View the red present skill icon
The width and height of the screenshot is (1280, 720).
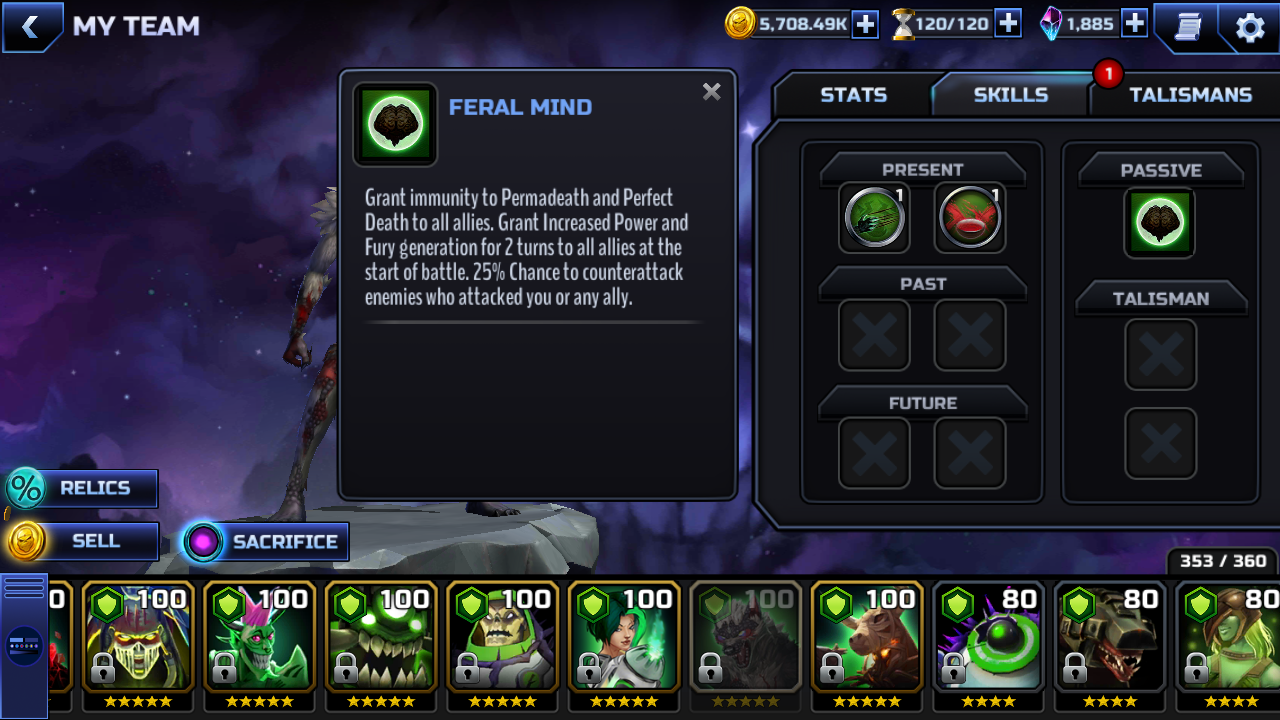(970, 217)
